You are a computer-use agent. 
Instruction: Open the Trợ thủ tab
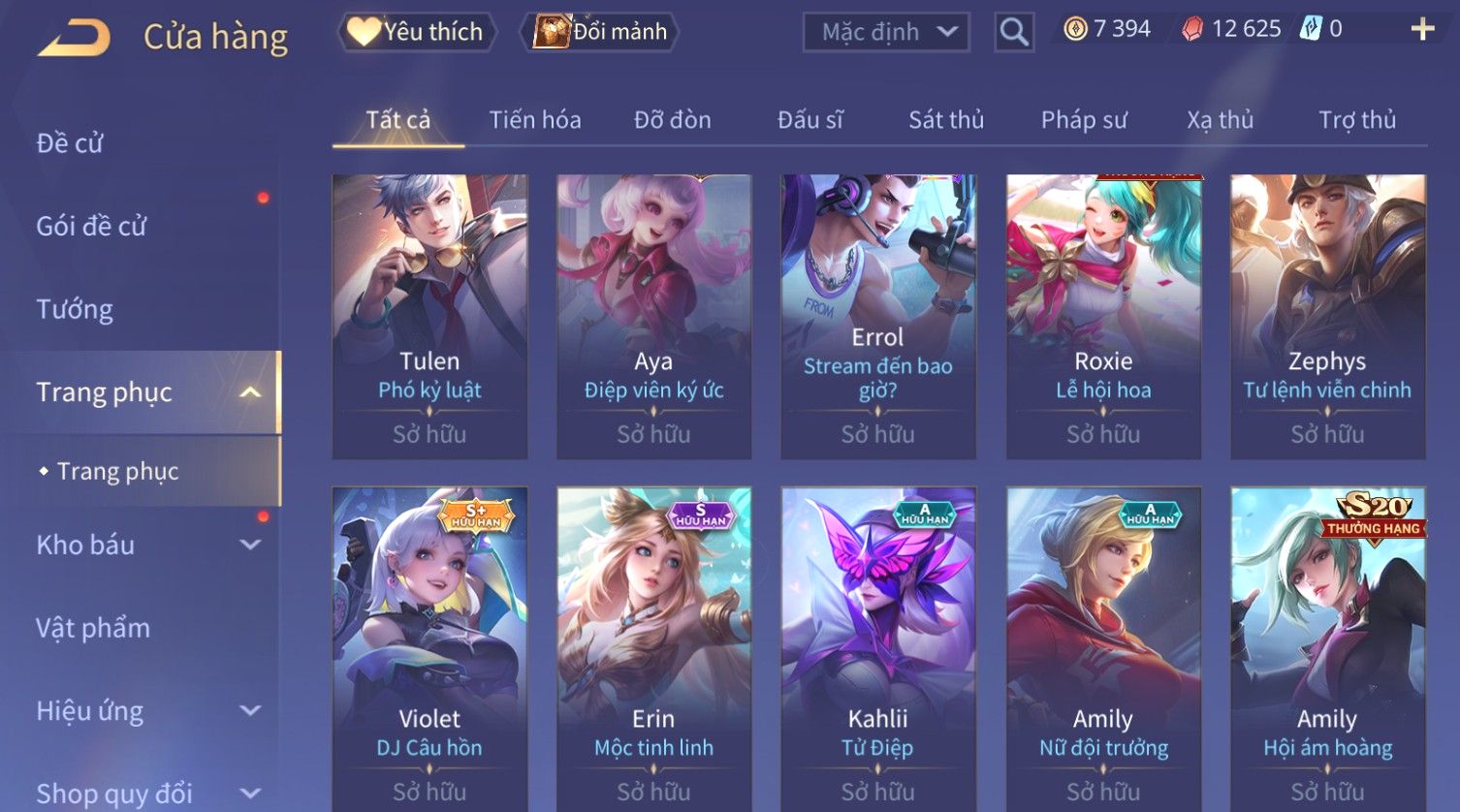coord(1356,120)
